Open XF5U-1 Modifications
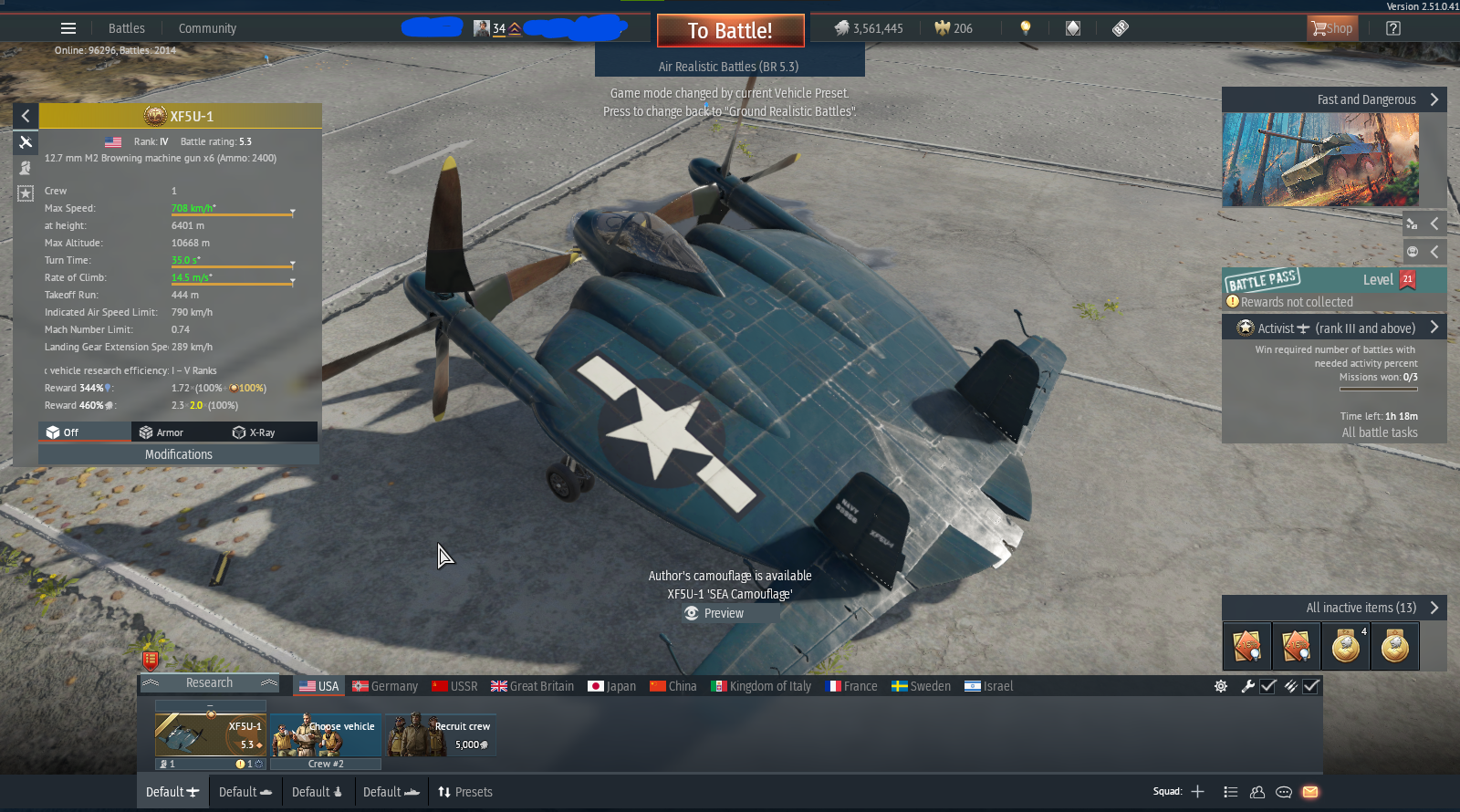 (179, 454)
